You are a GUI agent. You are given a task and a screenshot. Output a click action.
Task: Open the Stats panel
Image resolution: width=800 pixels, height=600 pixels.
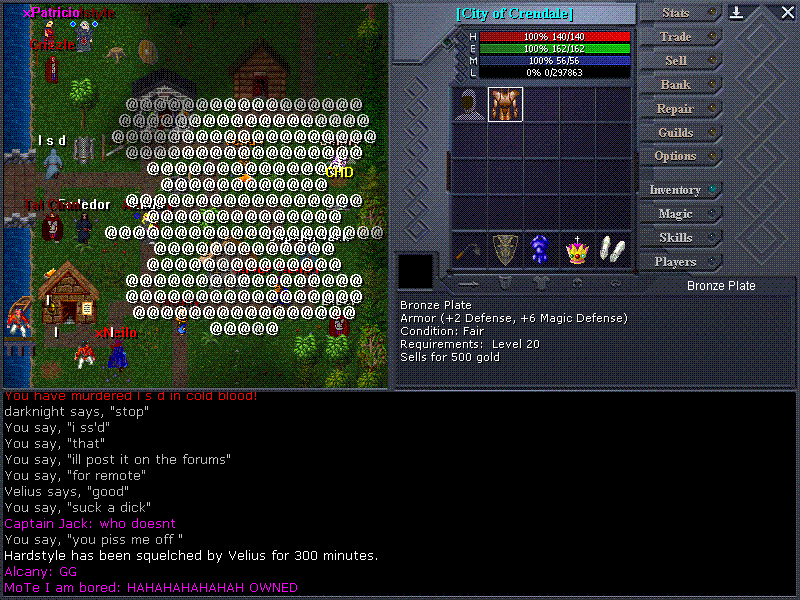[x=677, y=13]
